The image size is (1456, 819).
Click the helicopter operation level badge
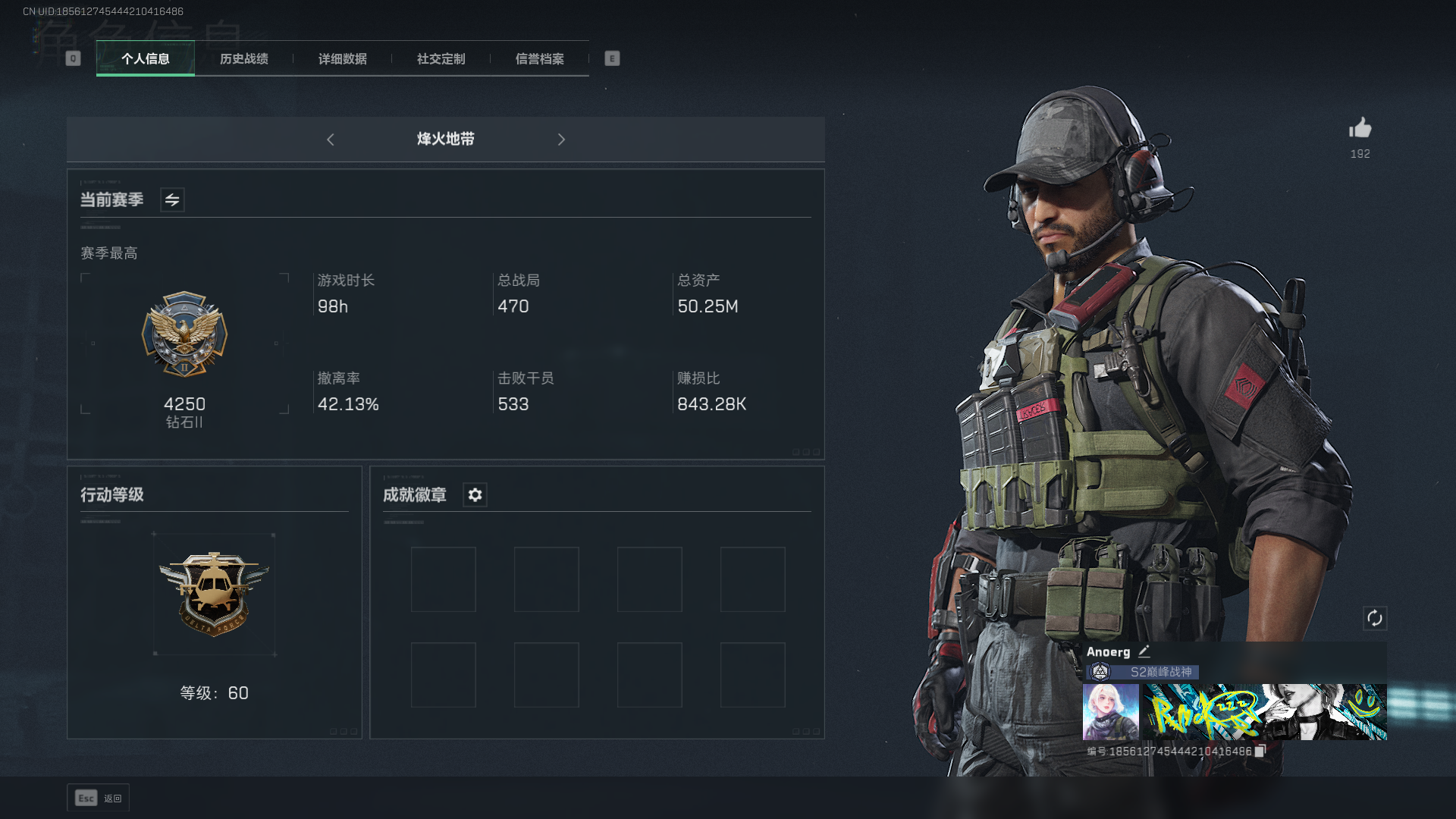[x=214, y=594]
